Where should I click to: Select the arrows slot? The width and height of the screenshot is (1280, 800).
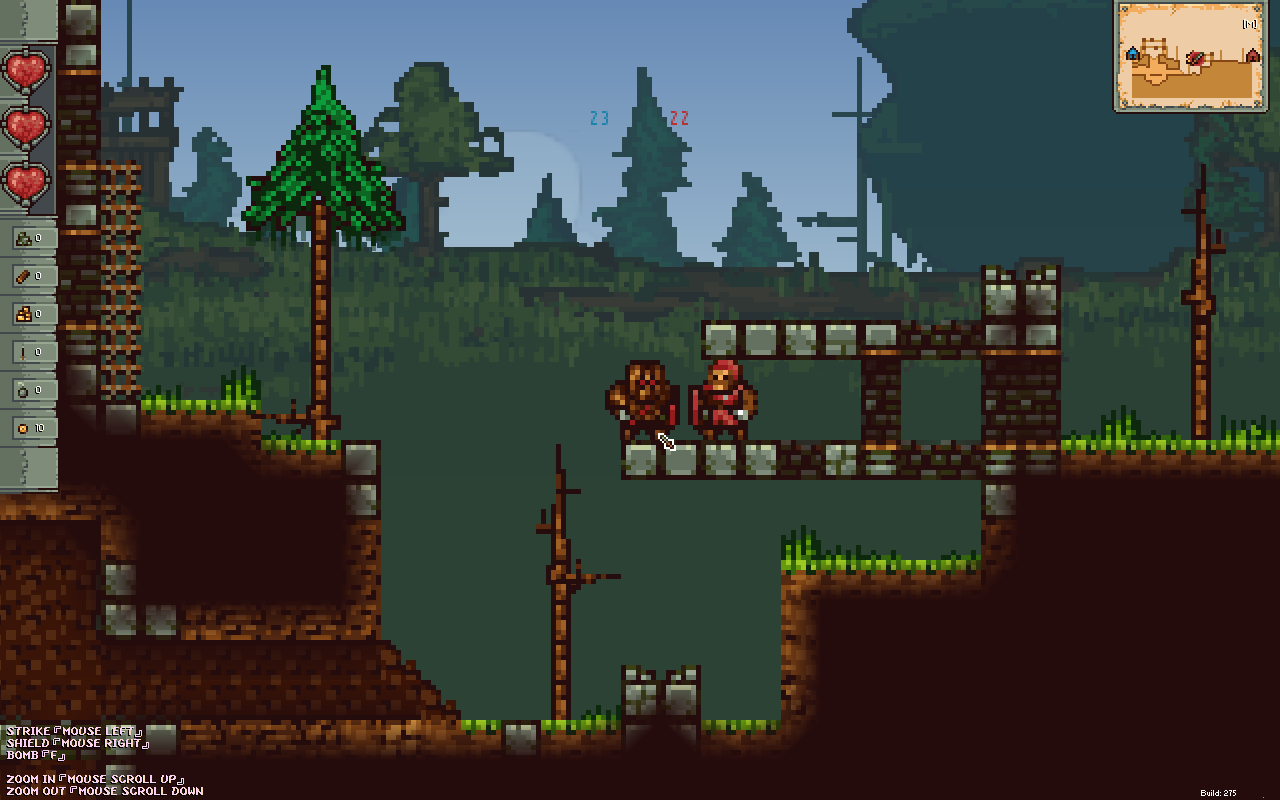tap(27, 352)
